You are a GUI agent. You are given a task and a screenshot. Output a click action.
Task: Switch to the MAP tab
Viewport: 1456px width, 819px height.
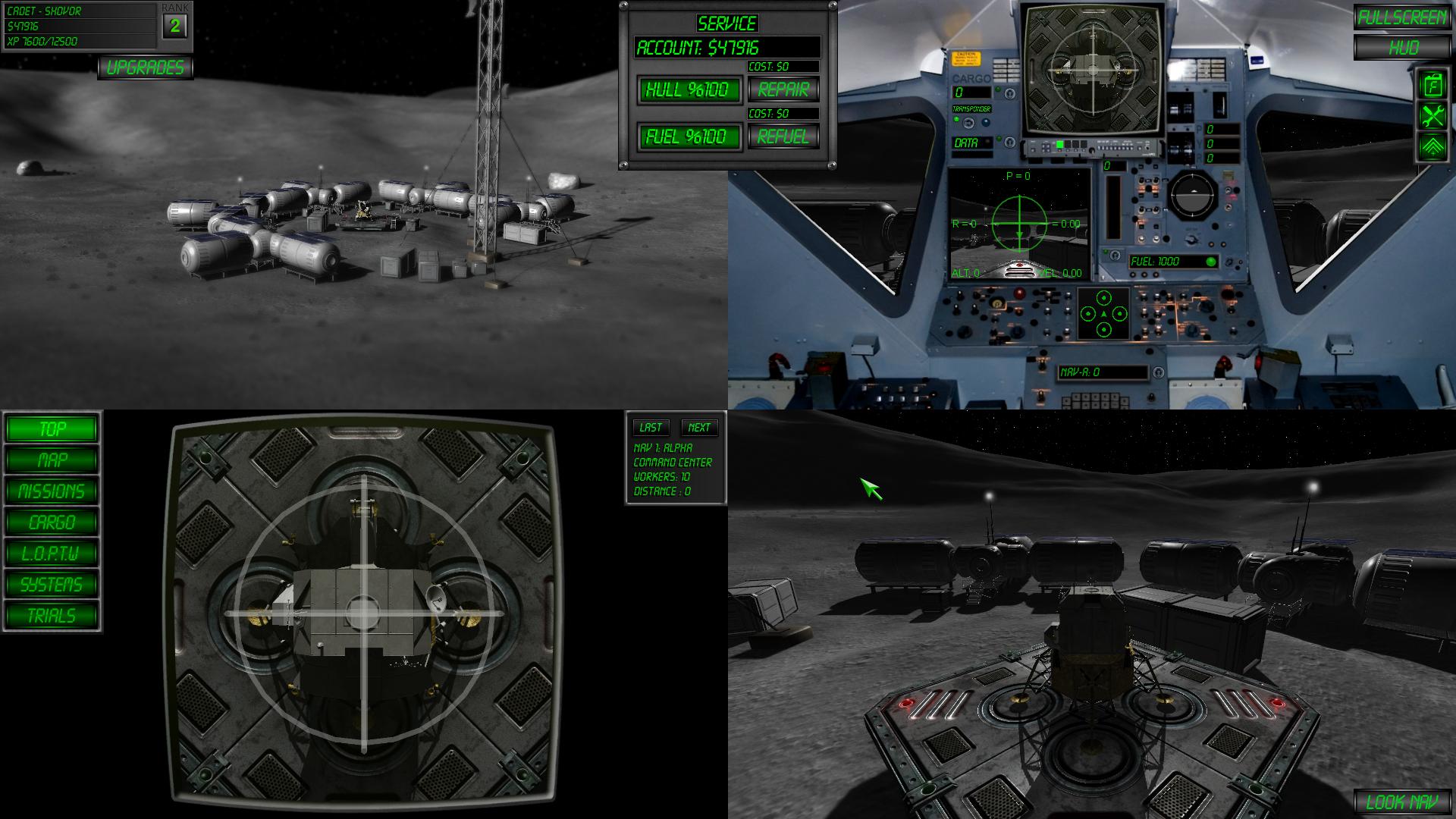50,460
